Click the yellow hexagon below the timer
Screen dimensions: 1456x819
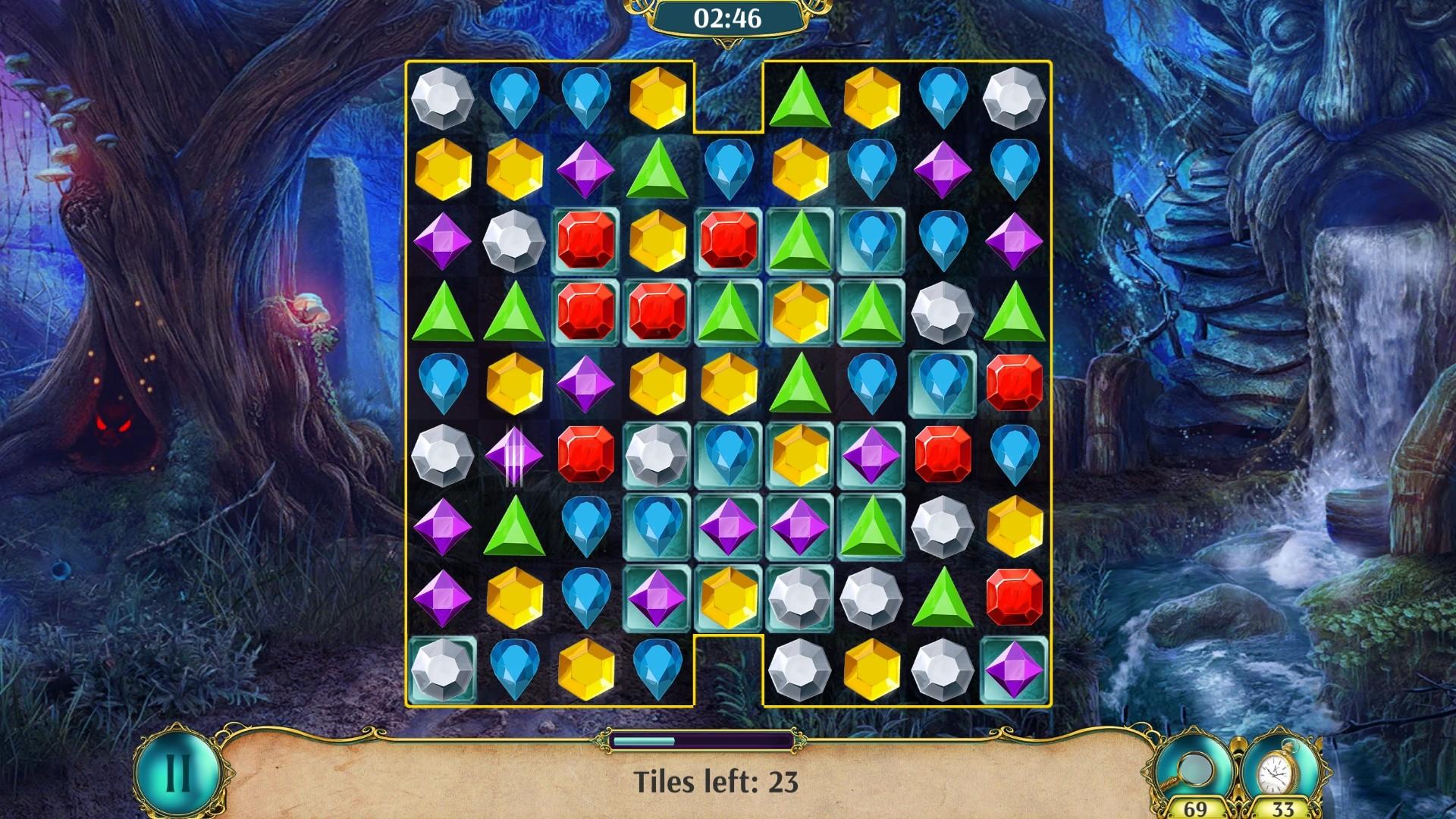coord(656,99)
